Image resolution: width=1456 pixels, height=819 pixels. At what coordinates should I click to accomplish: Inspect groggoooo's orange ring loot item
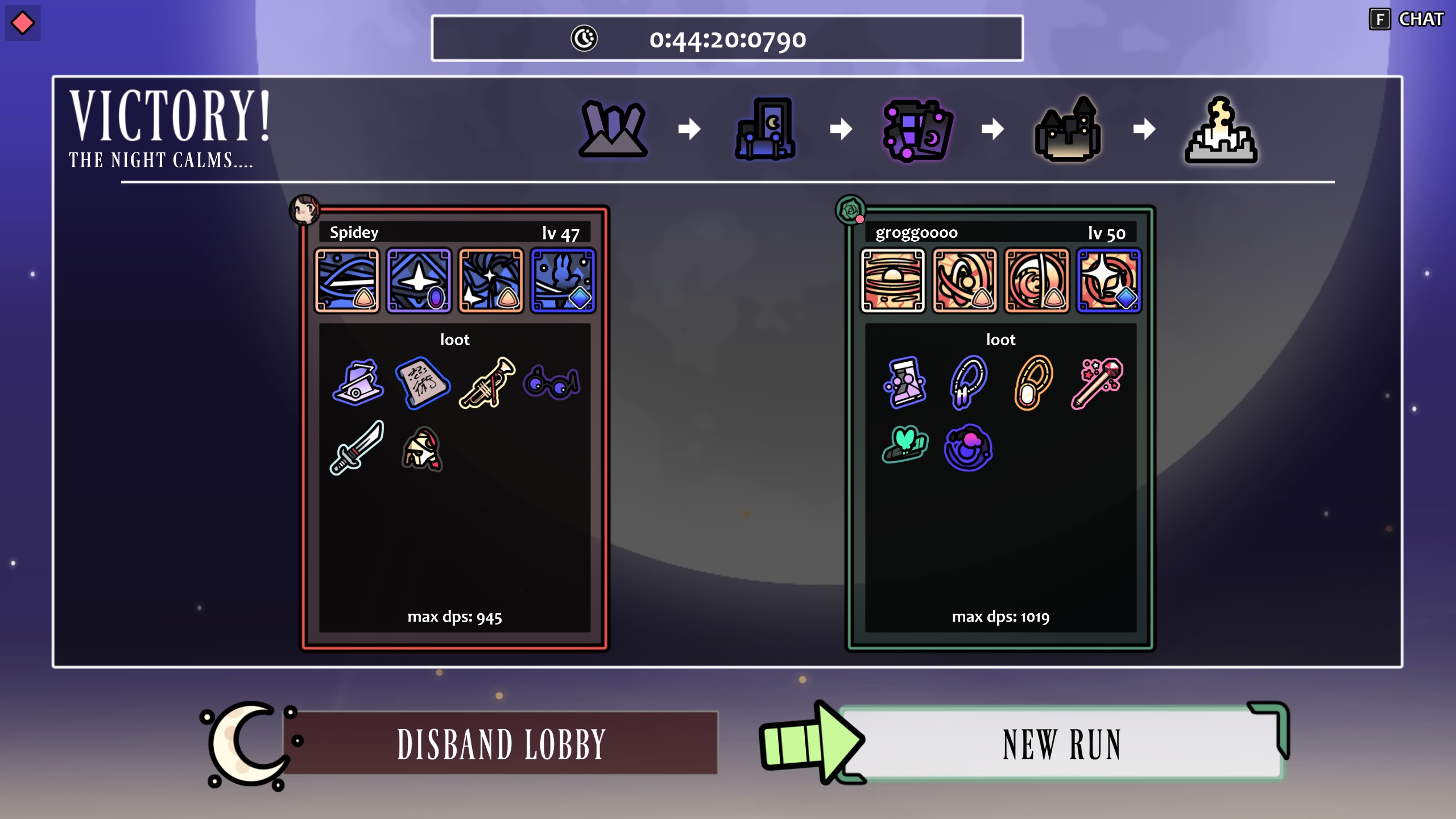point(1033,383)
